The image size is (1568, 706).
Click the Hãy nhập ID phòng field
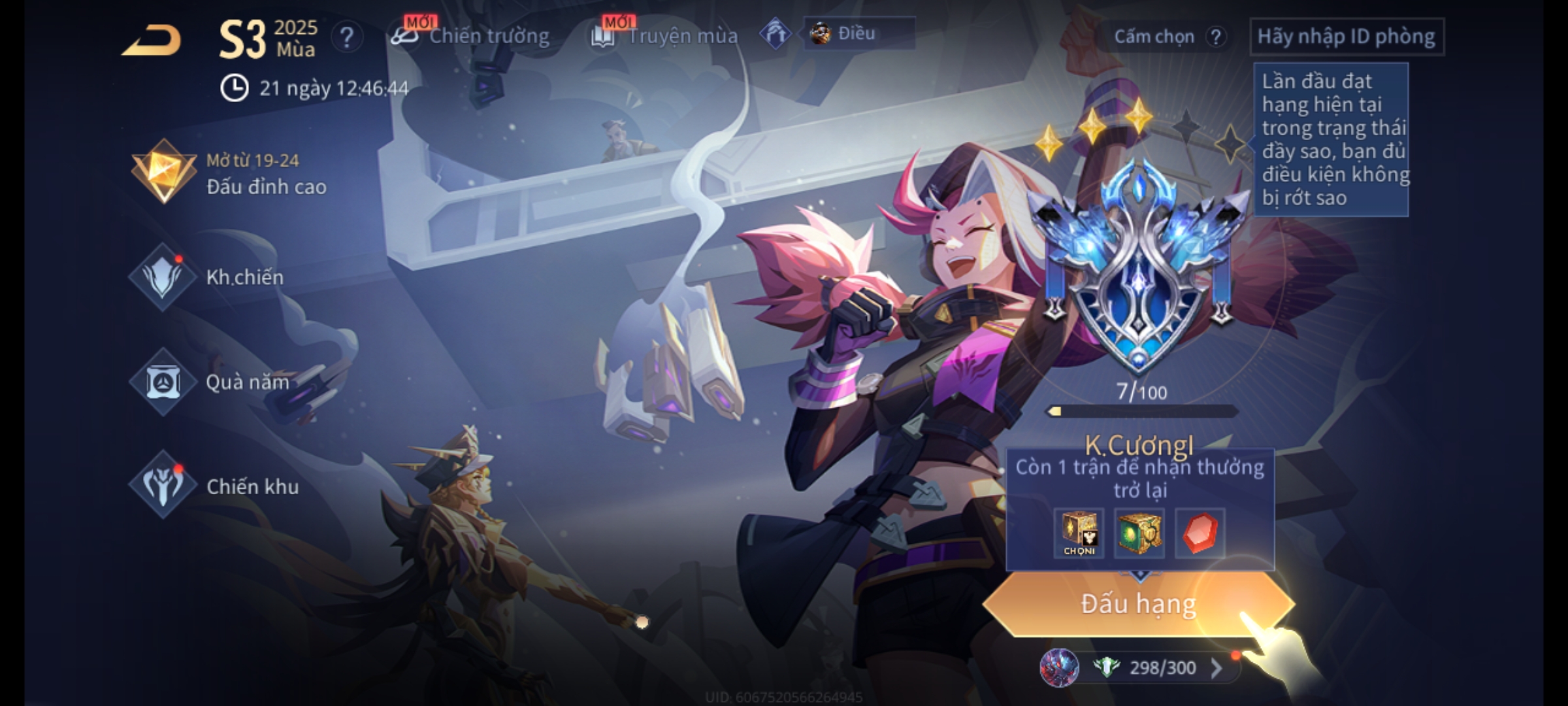click(x=1346, y=37)
